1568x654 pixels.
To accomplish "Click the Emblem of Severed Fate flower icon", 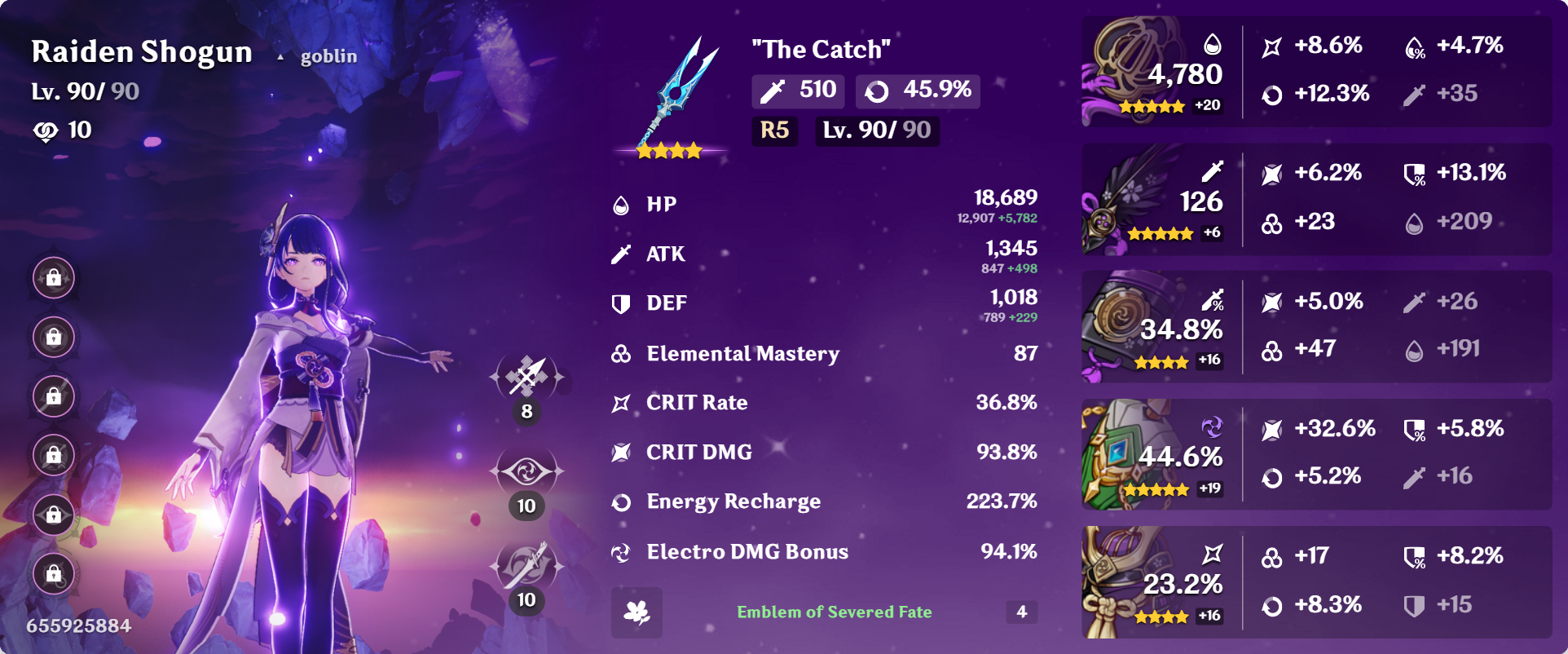I will tap(638, 612).
